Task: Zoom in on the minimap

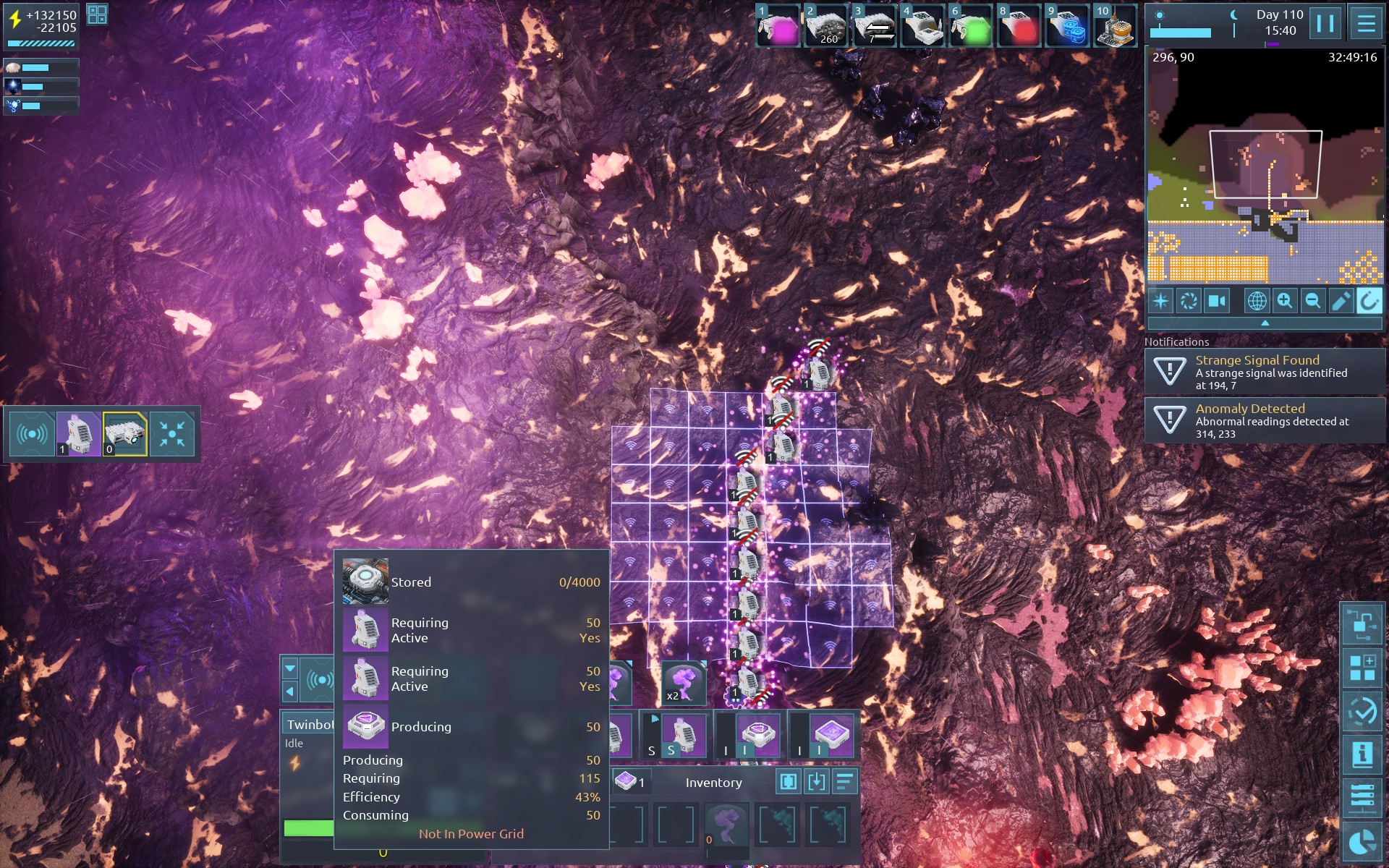Action: 1285,300
